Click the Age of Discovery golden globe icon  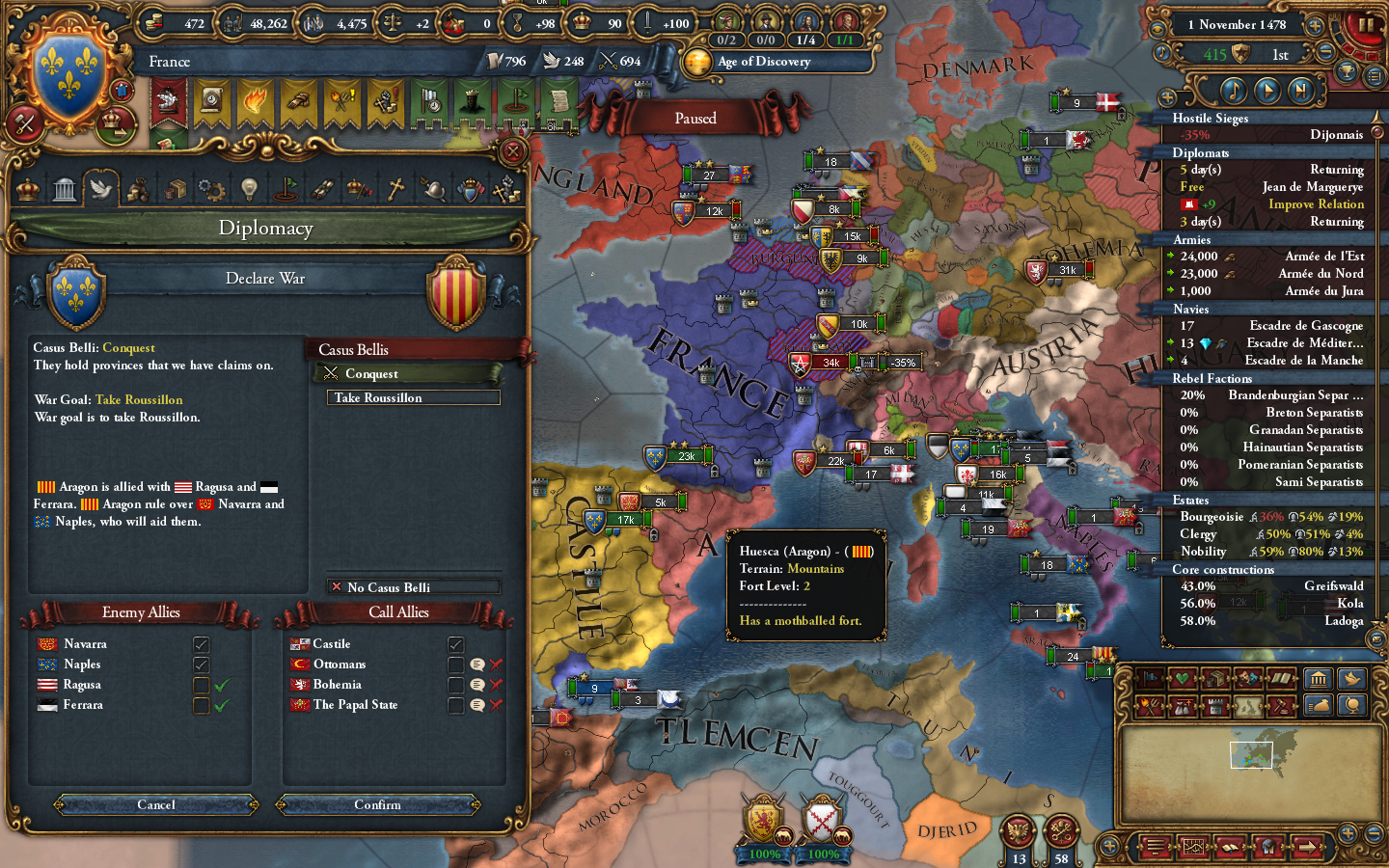697,62
